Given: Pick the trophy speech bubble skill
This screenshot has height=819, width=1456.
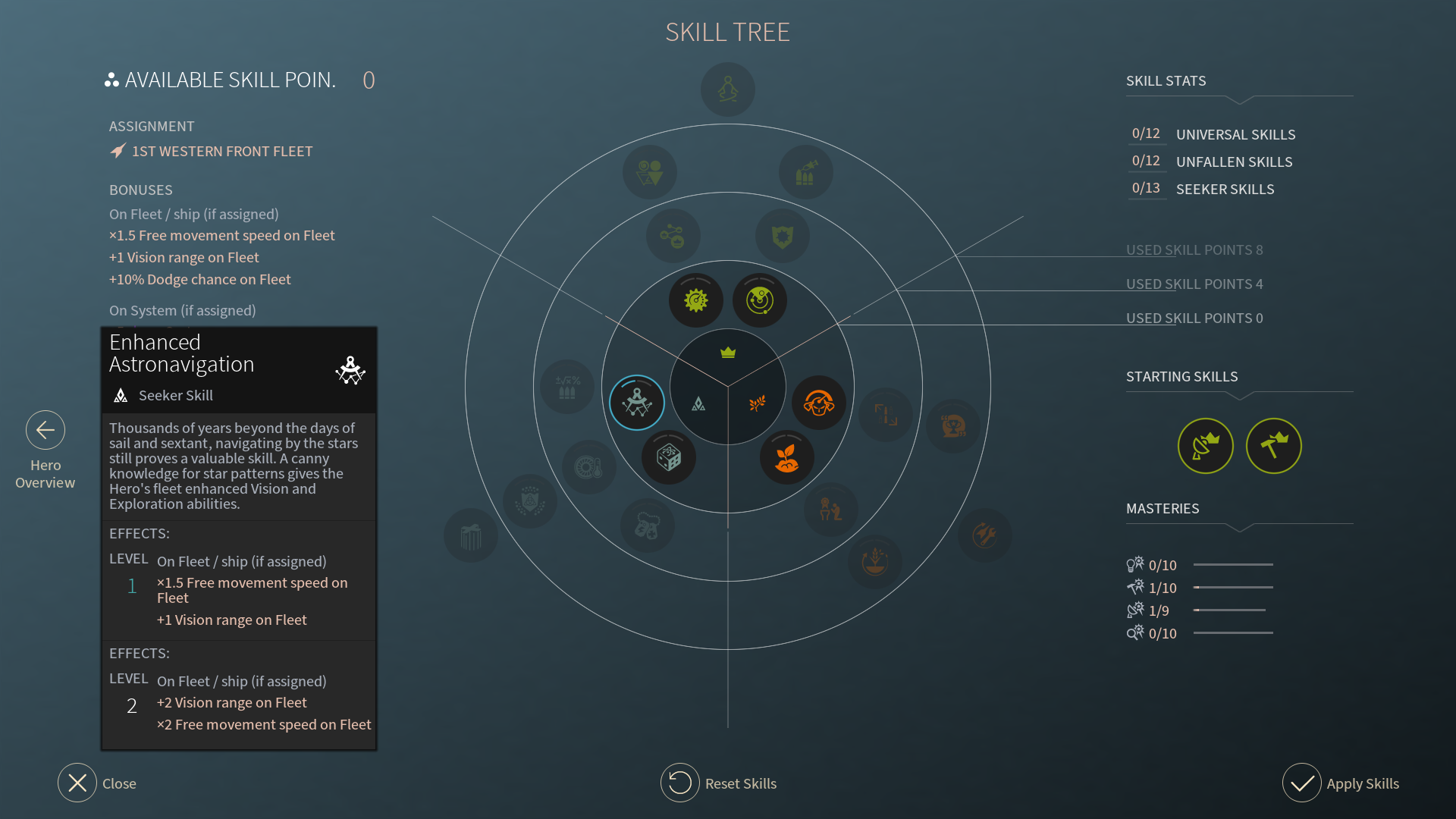Looking at the screenshot, I should pyautogui.click(x=953, y=426).
